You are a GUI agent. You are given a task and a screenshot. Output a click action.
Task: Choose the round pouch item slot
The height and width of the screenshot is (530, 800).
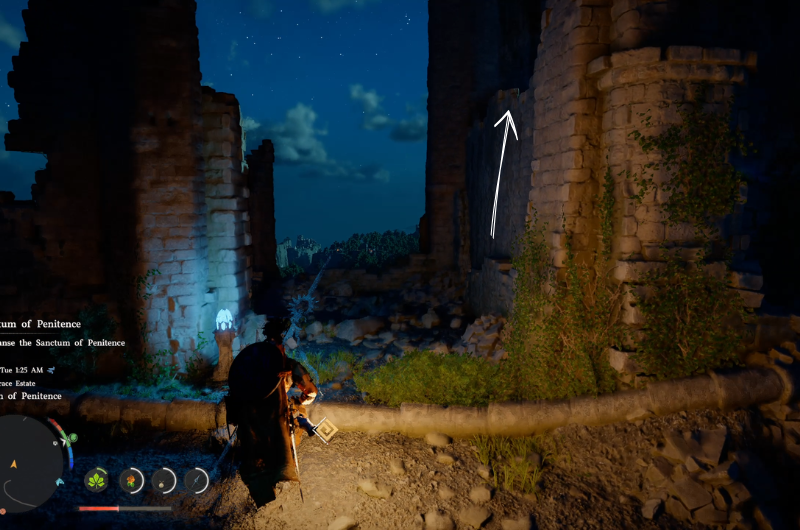[x=164, y=481]
